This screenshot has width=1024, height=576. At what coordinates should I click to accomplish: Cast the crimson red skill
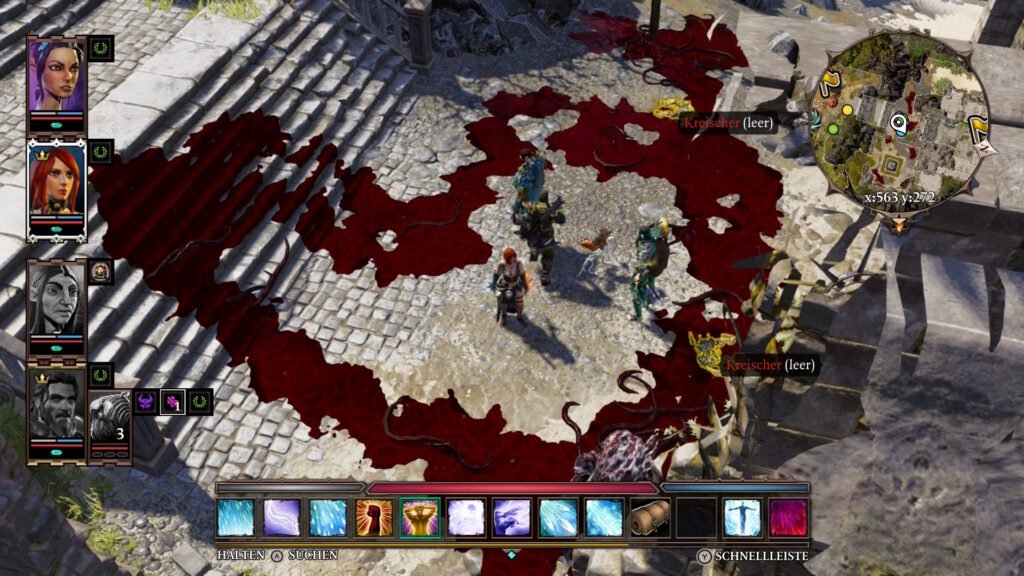tap(788, 518)
